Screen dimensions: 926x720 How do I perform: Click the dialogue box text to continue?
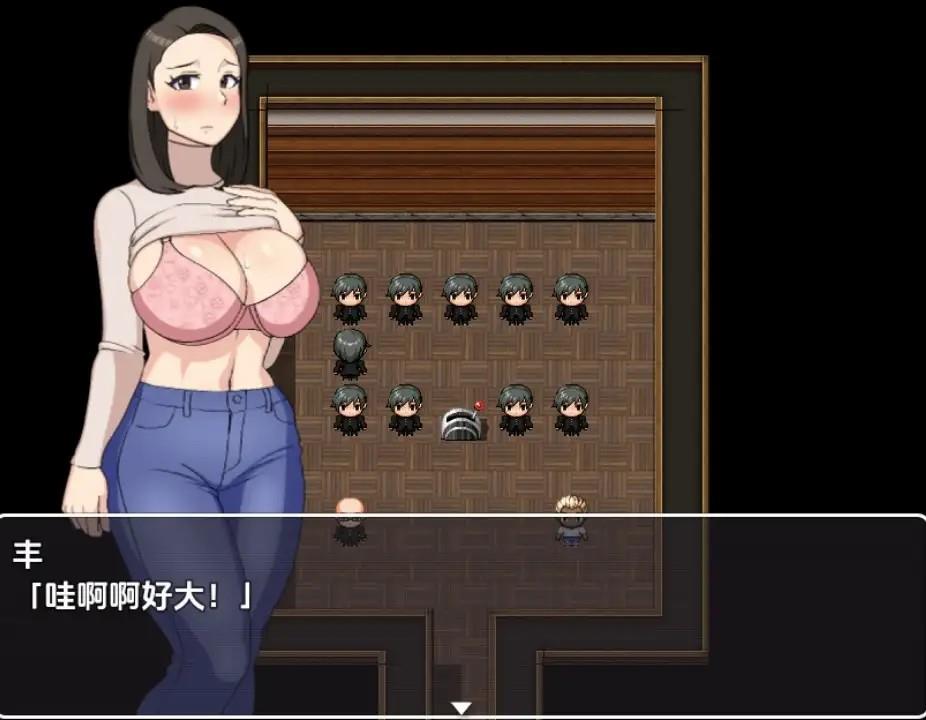[x=139, y=598]
